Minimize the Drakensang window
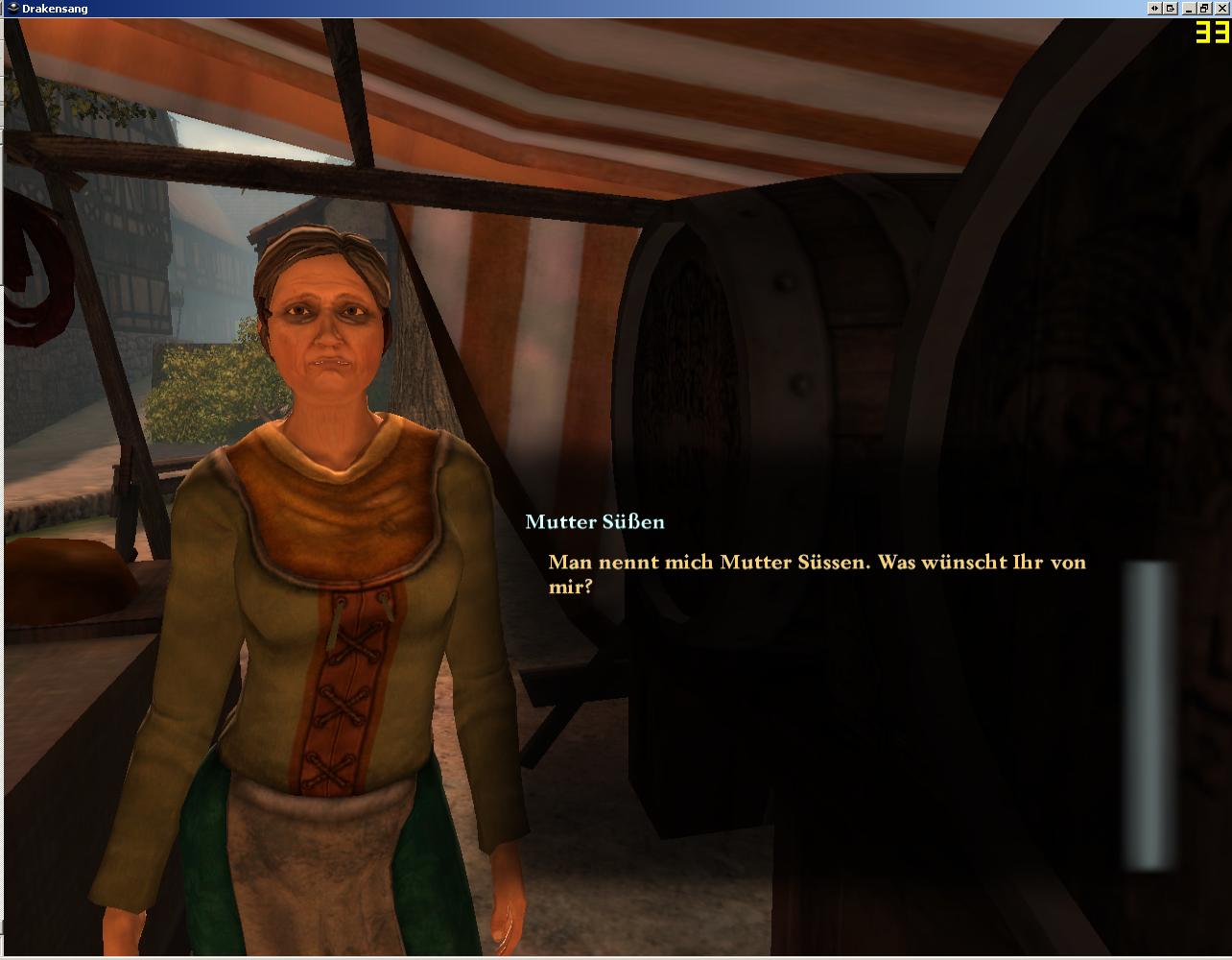 1191,8
